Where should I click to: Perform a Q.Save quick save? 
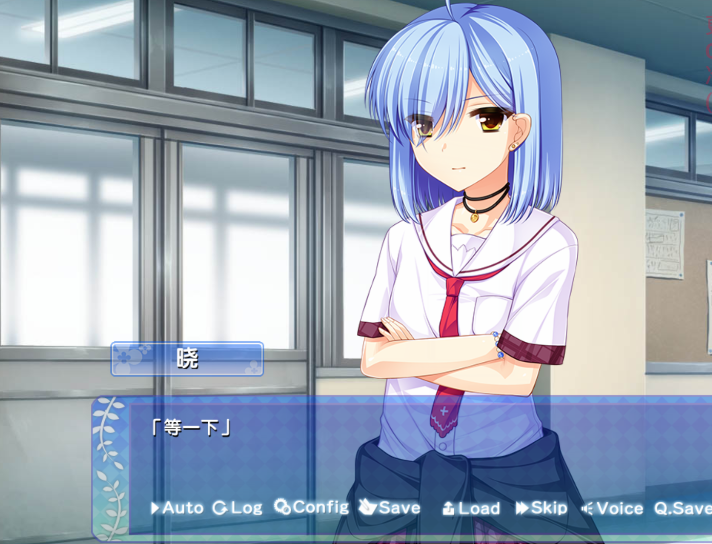pyautogui.click(x=683, y=508)
